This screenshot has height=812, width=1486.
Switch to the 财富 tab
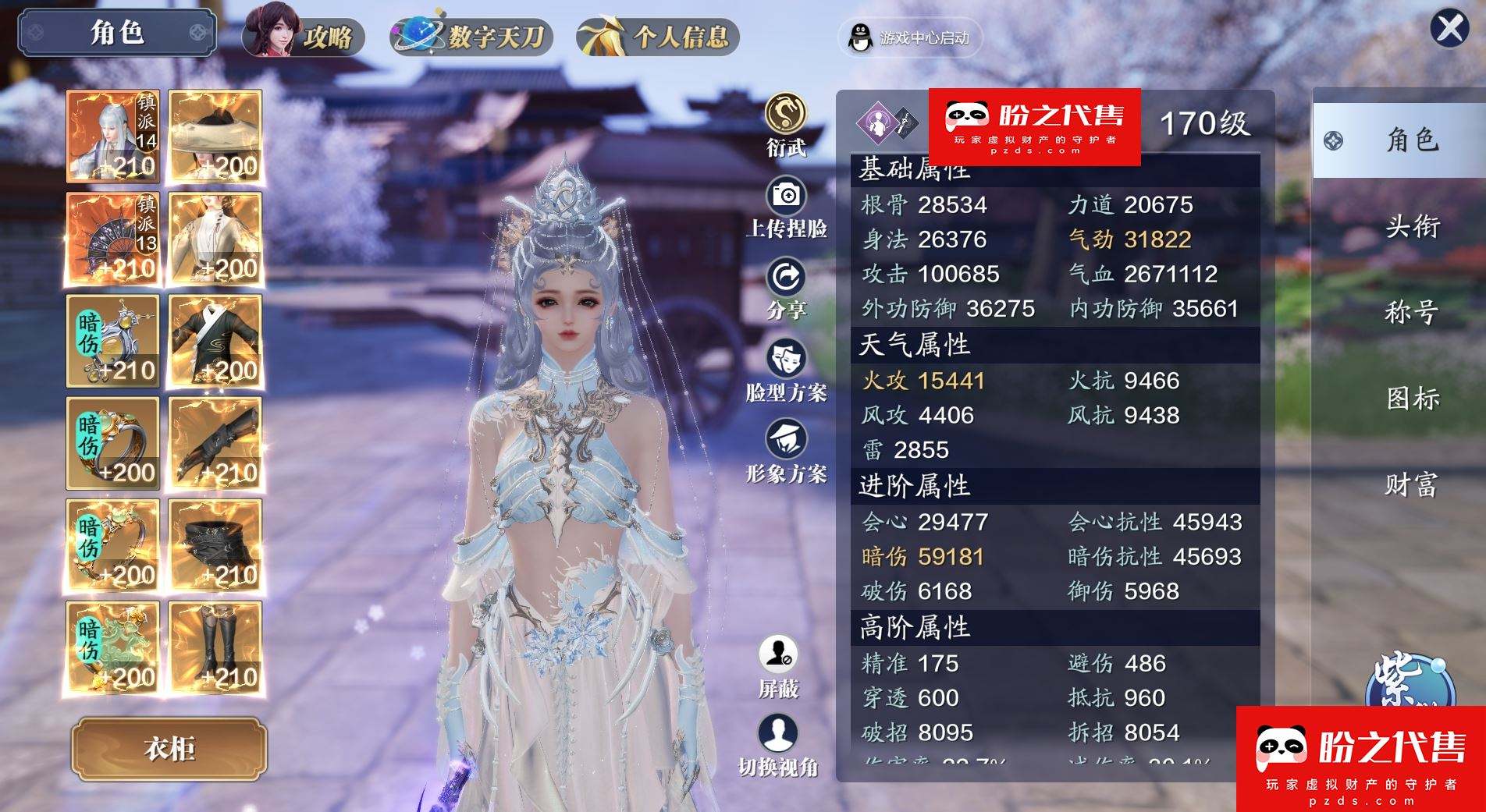1412,485
